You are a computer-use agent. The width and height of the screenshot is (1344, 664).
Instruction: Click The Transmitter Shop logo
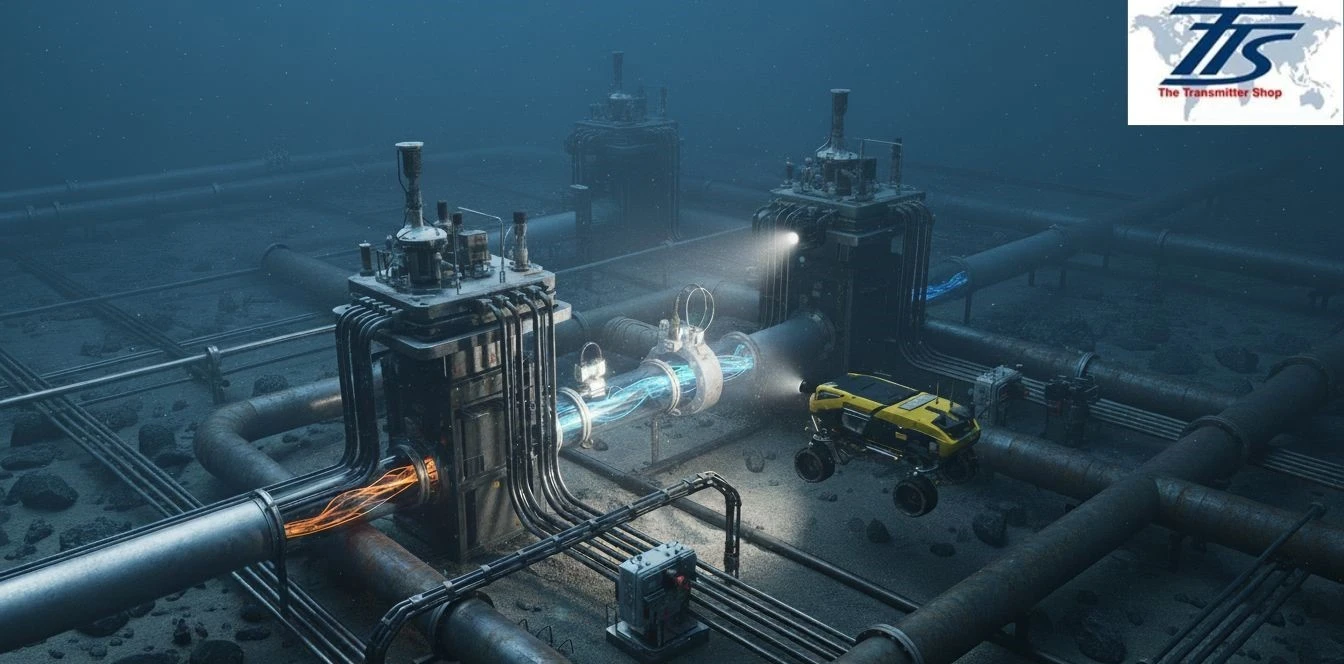(1235, 61)
